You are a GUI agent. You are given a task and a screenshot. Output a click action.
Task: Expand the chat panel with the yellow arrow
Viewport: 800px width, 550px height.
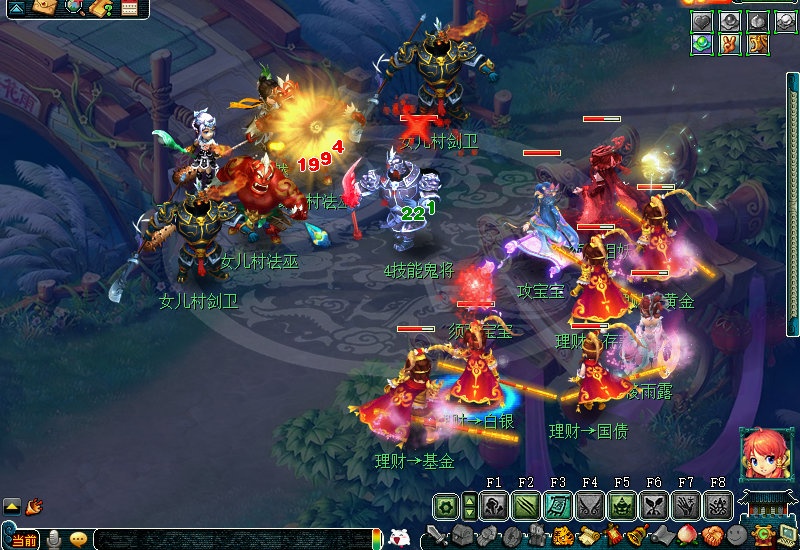click(x=12, y=506)
